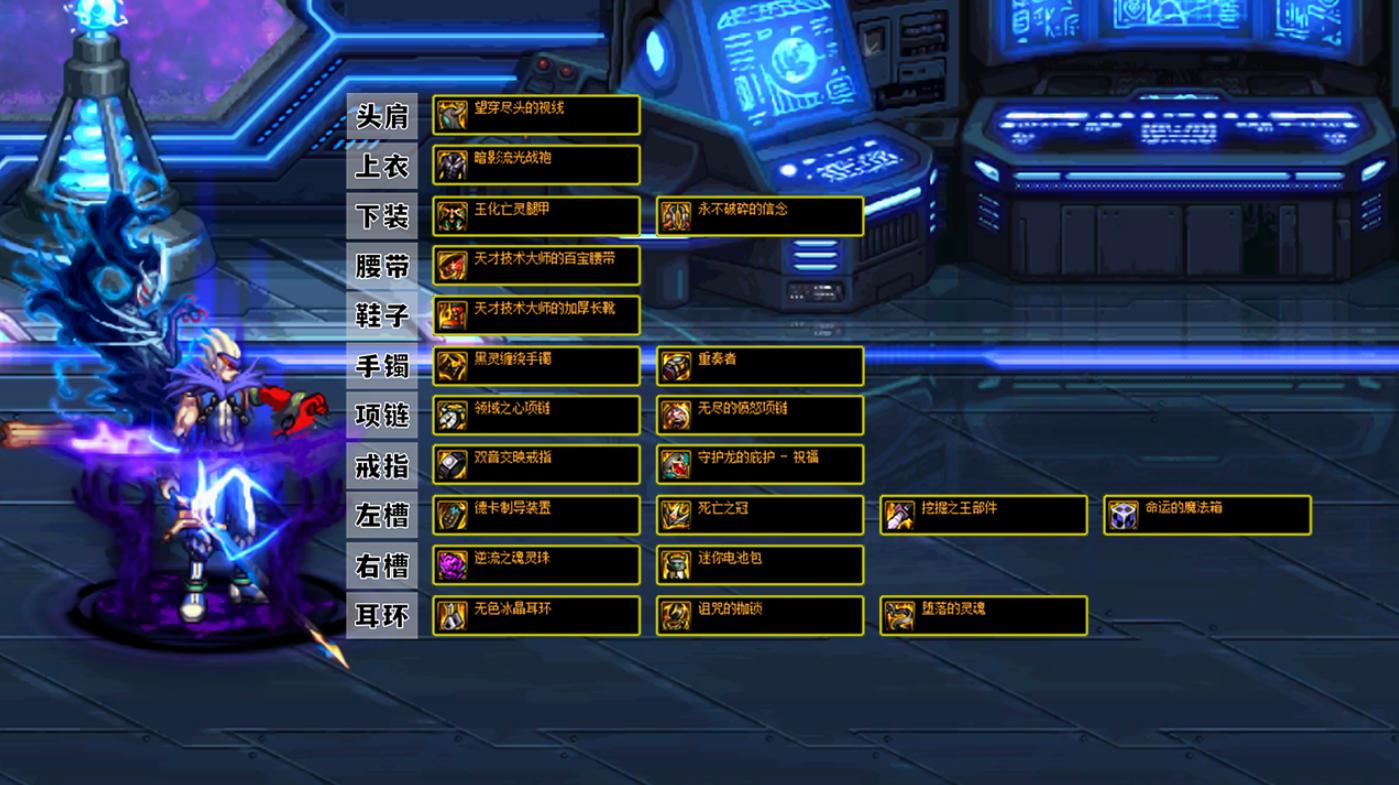Select the 堕落的灵魂 earring
The width and height of the screenshot is (1399, 785).
click(x=984, y=616)
